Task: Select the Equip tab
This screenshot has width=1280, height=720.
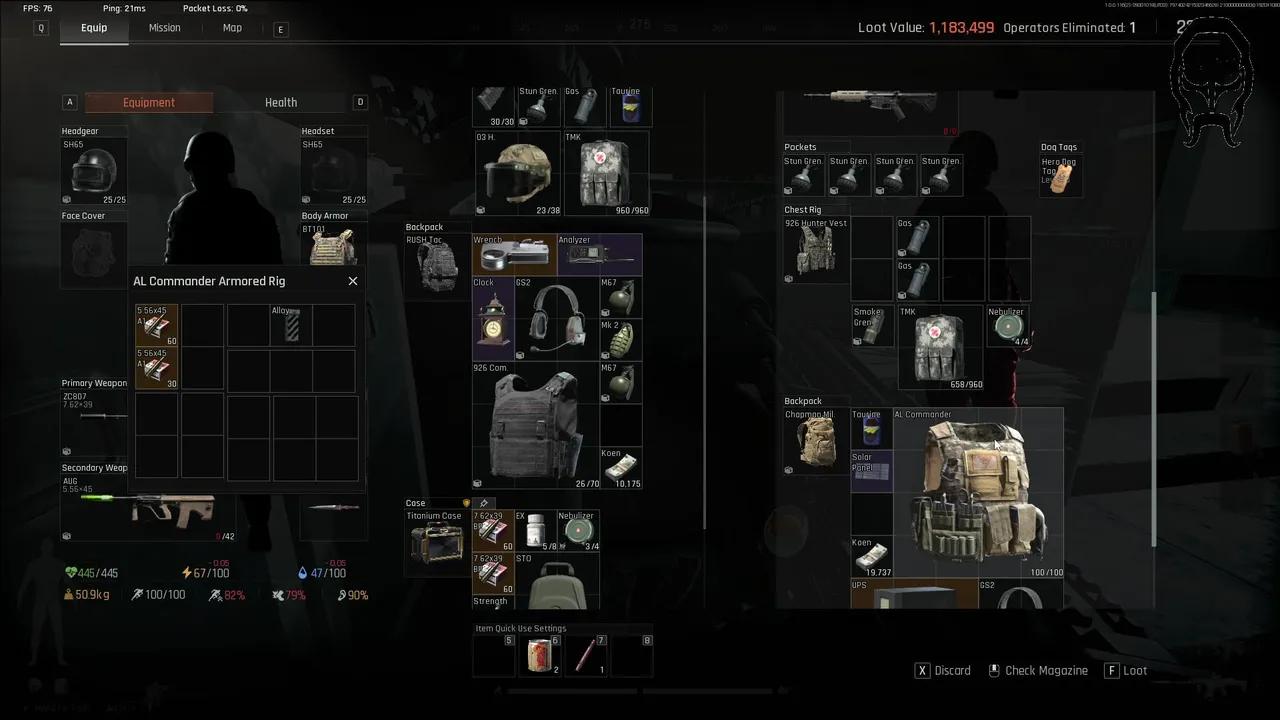Action: (94, 28)
